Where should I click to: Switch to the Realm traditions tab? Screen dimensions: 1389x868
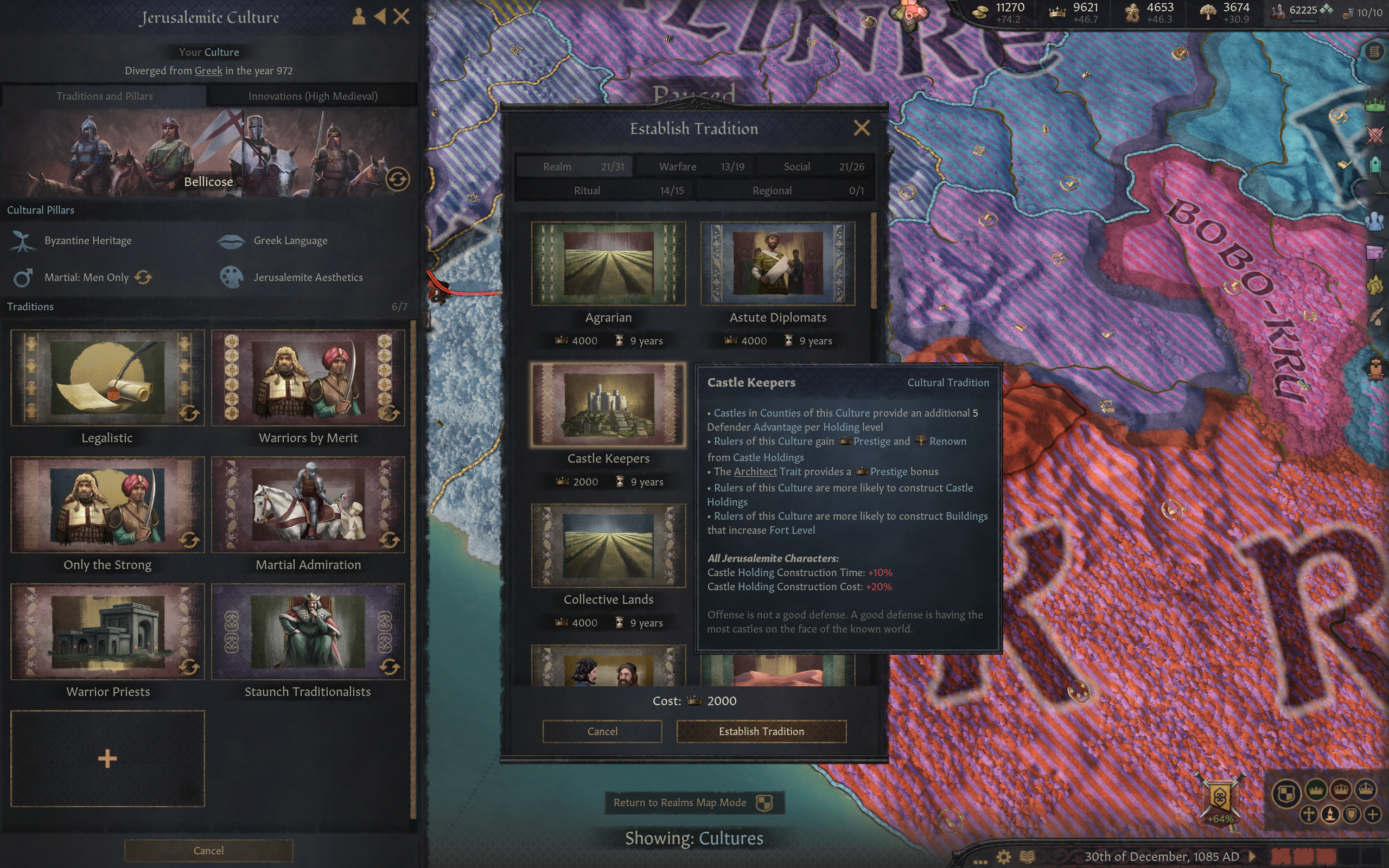574,167
